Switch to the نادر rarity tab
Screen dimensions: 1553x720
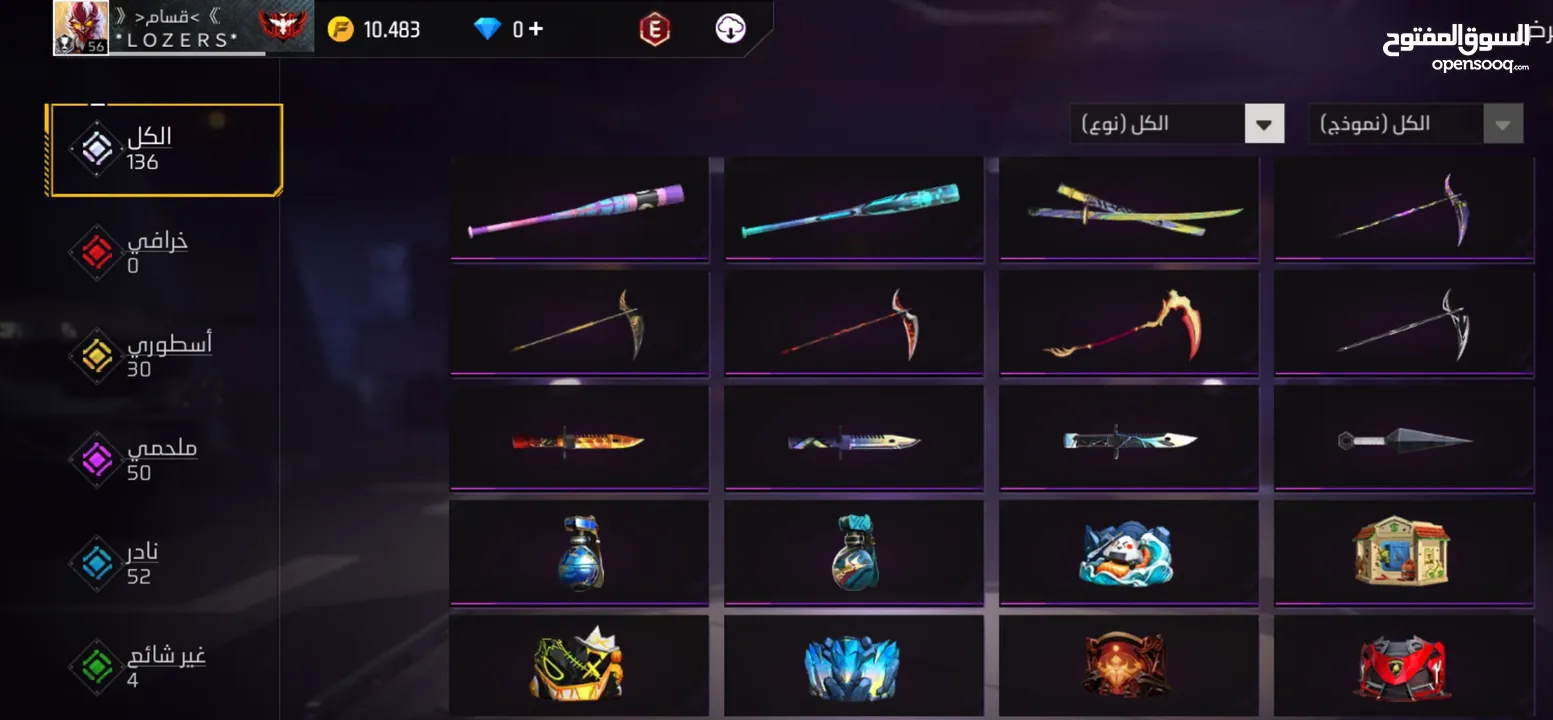[140, 563]
